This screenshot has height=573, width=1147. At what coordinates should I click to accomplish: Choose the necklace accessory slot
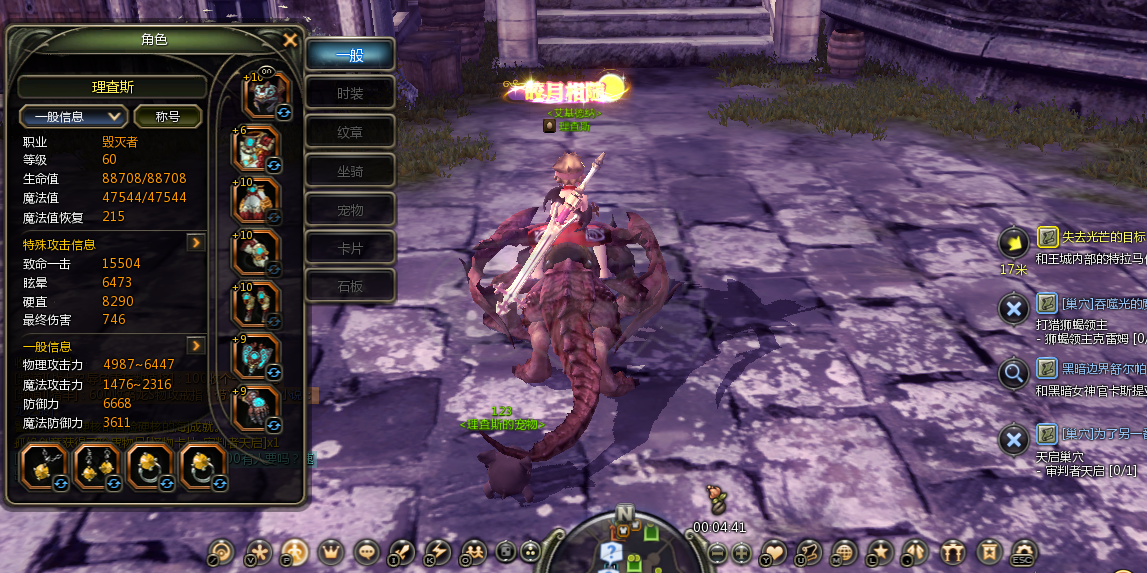(44, 465)
